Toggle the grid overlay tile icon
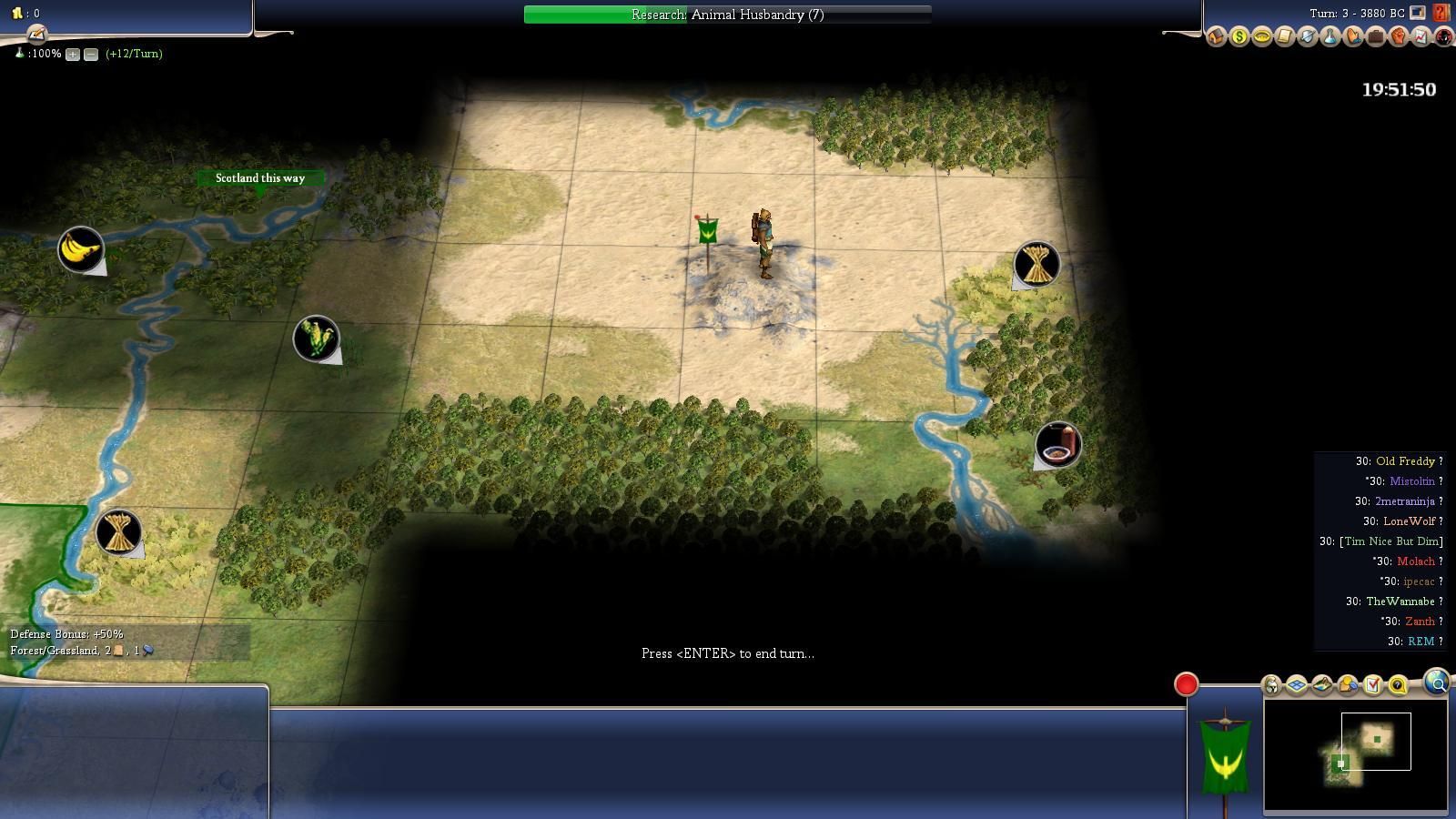 (1297, 685)
